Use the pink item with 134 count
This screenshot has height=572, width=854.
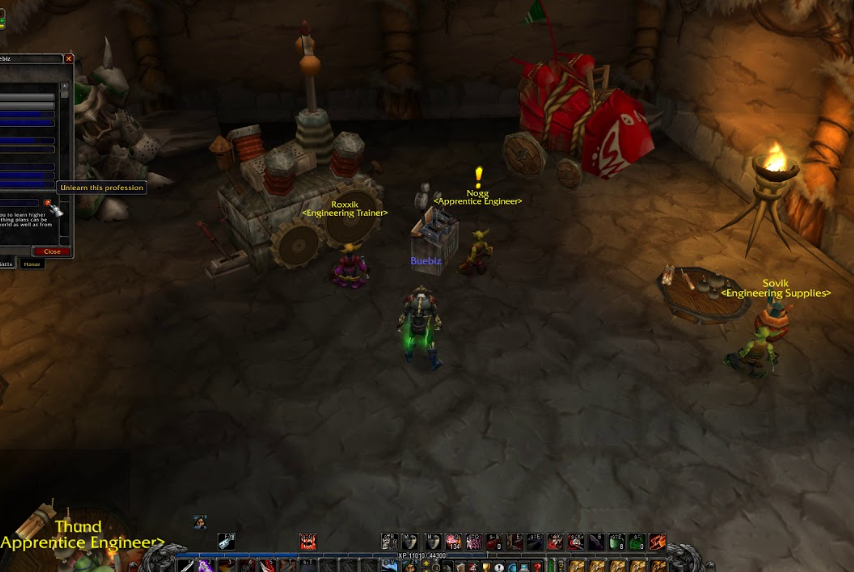[453, 542]
